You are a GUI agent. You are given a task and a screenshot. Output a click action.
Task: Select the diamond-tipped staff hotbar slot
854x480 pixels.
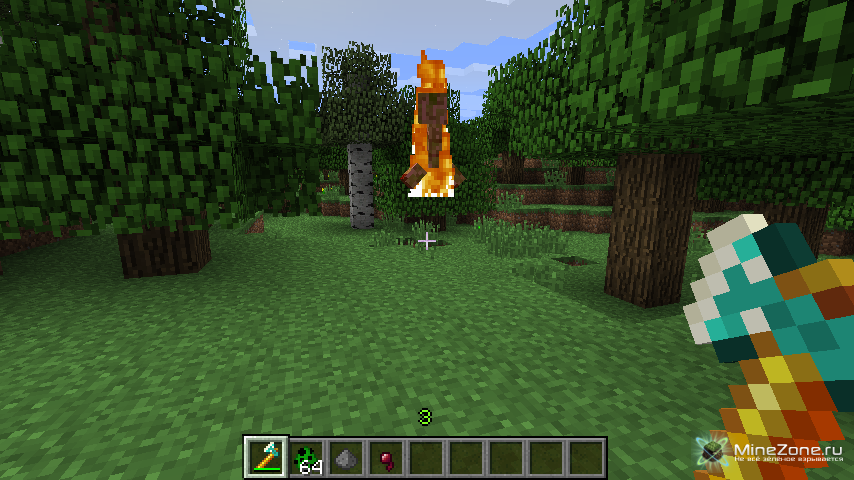click(266, 458)
